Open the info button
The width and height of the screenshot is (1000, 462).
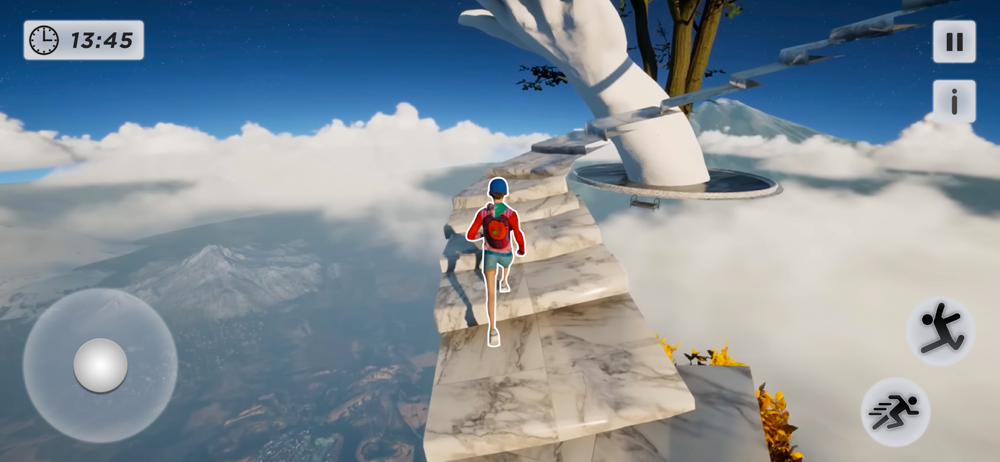(954, 102)
